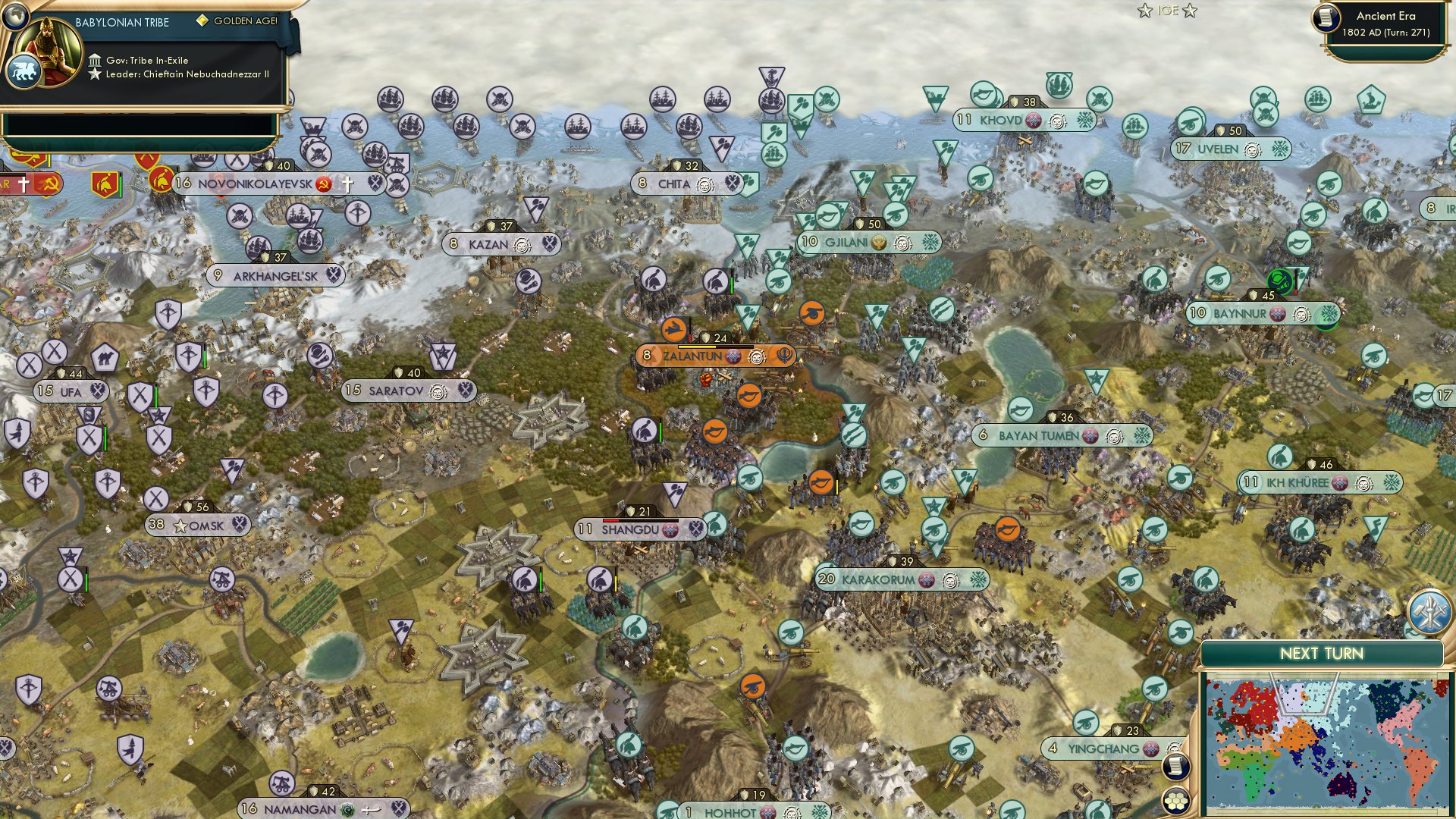Viewport: 1456px width, 819px height.
Task: Click the lion emblem below the leader portrait
Action: 25,70
